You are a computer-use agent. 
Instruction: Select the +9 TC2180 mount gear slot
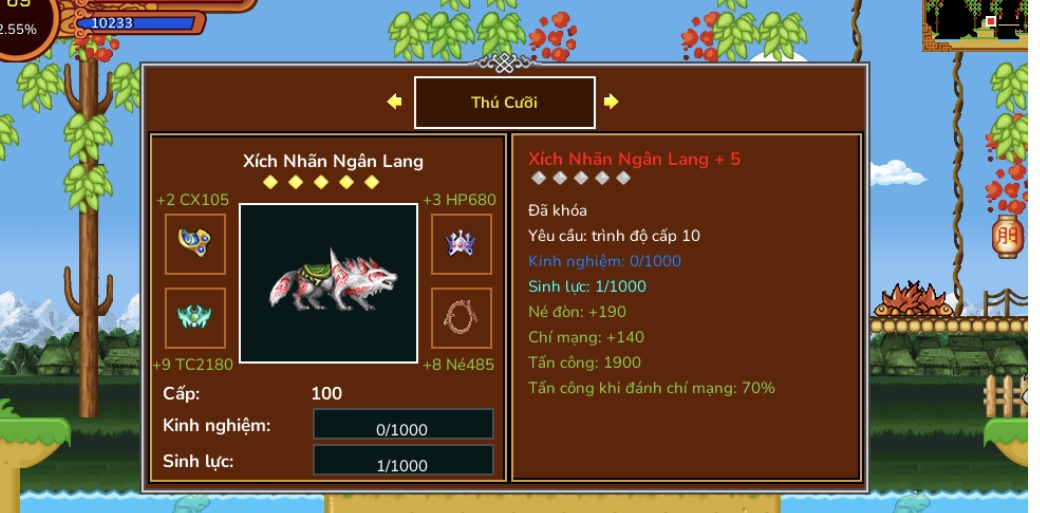(x=195, y=318)
